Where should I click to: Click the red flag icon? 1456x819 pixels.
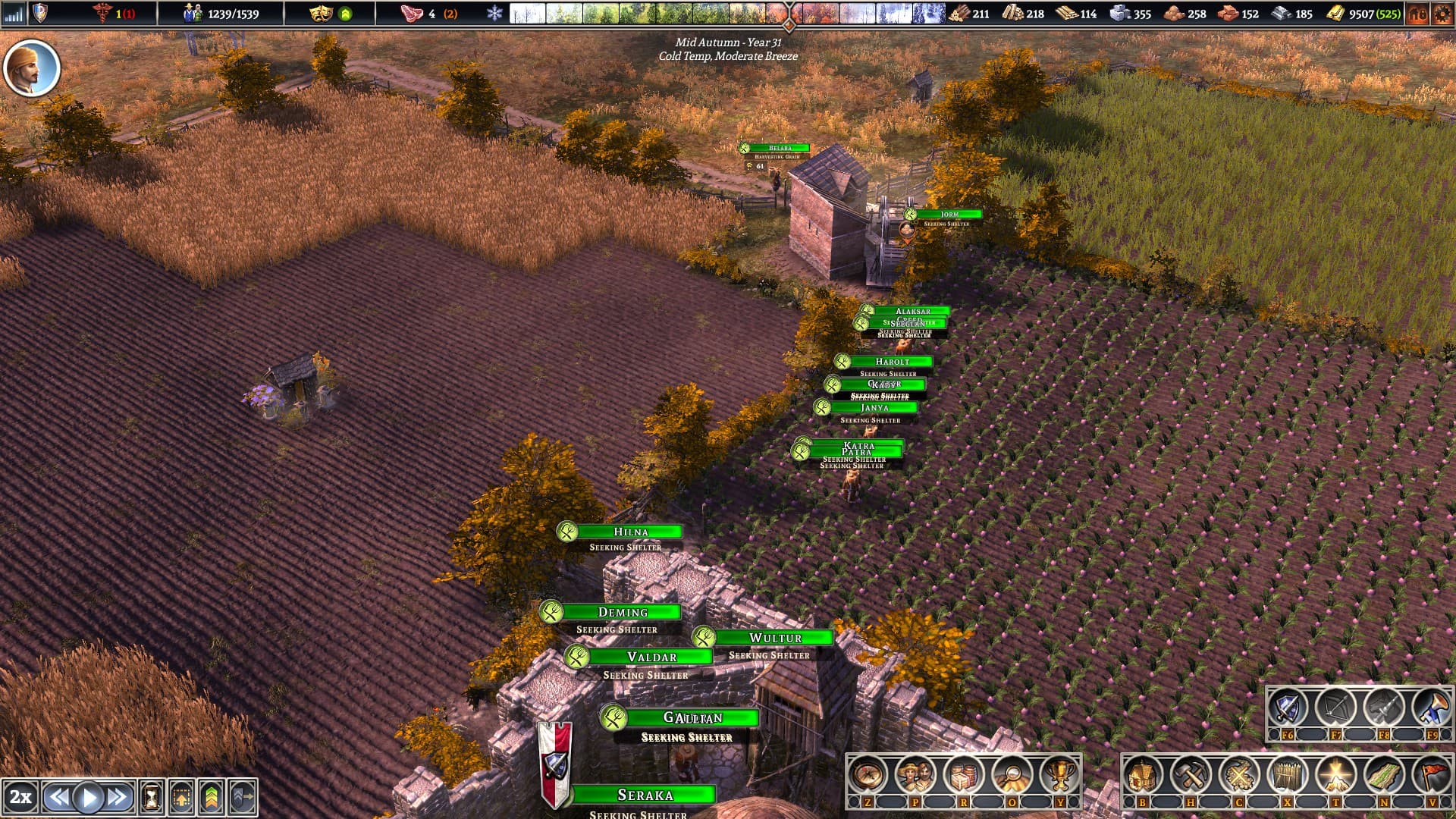1432,775
